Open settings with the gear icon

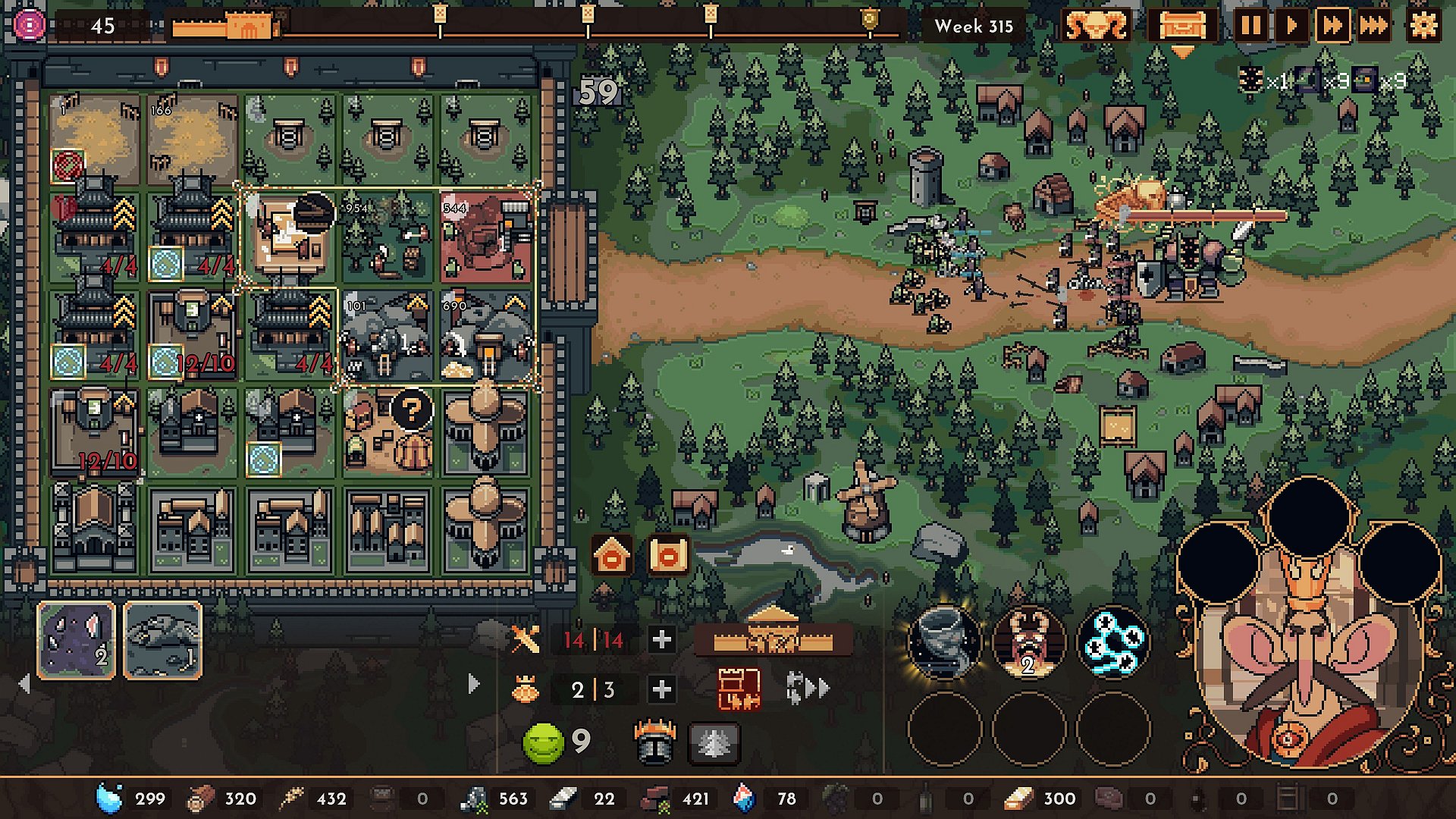pos(1423,27)
